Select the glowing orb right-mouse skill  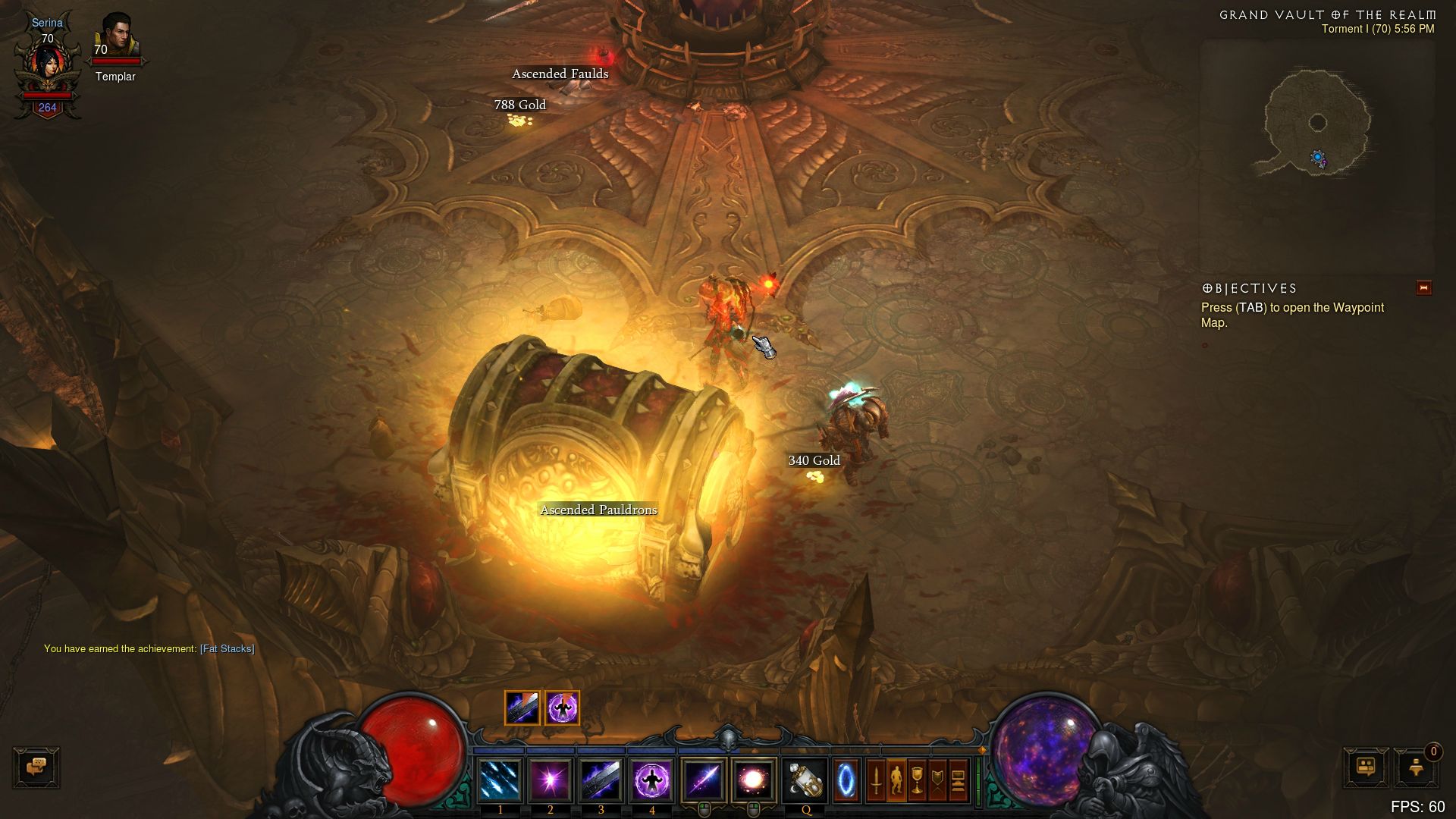(753, 780)
